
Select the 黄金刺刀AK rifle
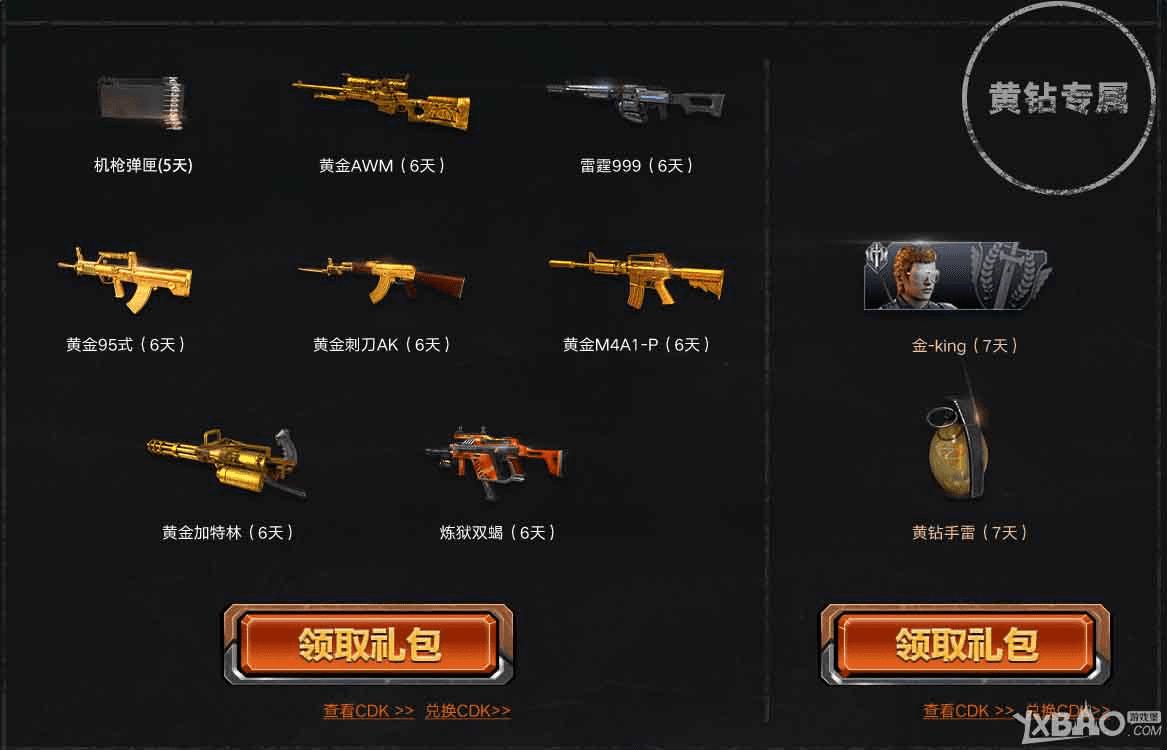381,277
